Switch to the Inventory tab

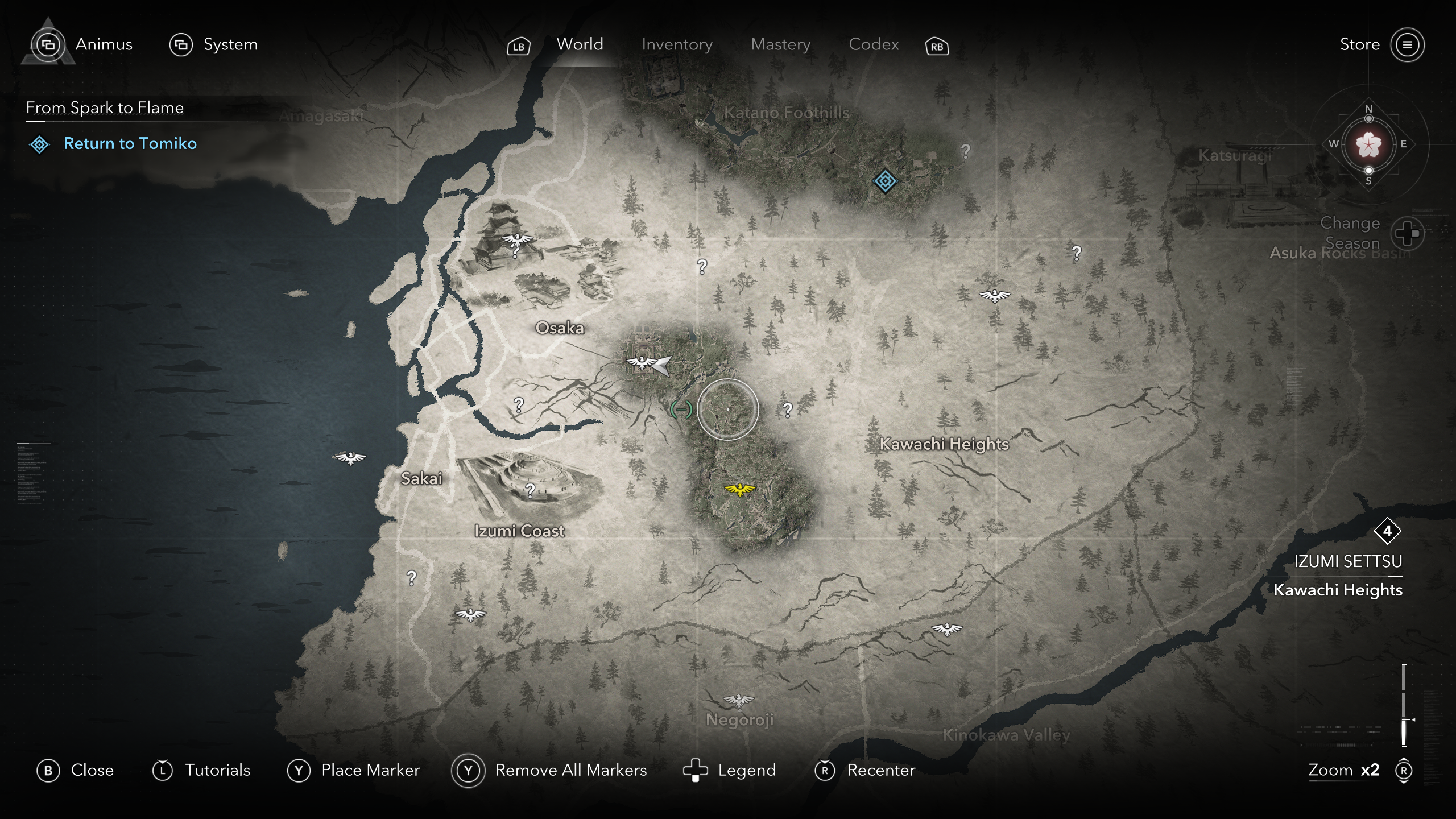coord(677,44)
